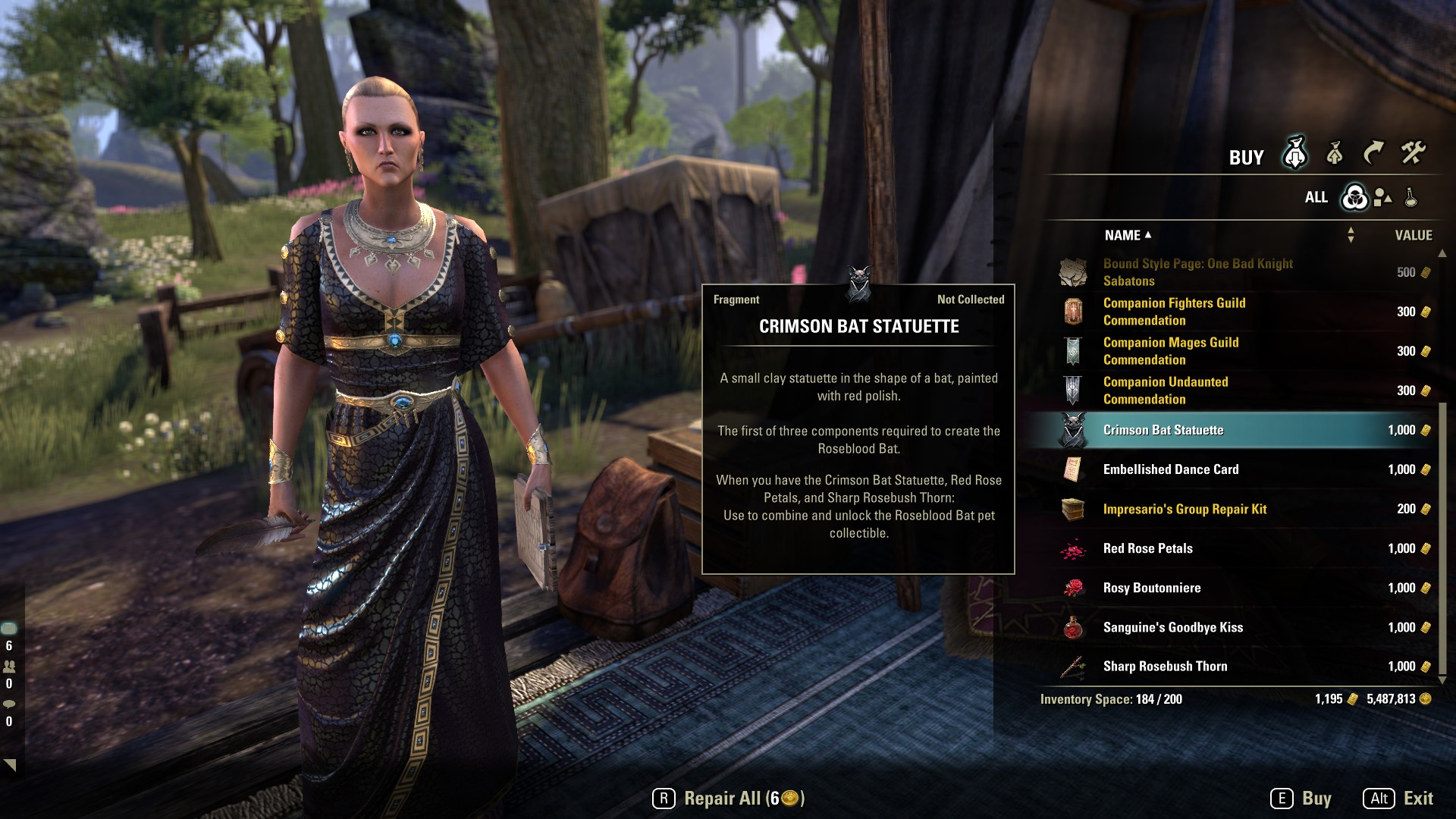Pick Companion Fighters Guild Commendation
The height and width of the screenshot is (819, 1456).
(x=1174, y=312)
